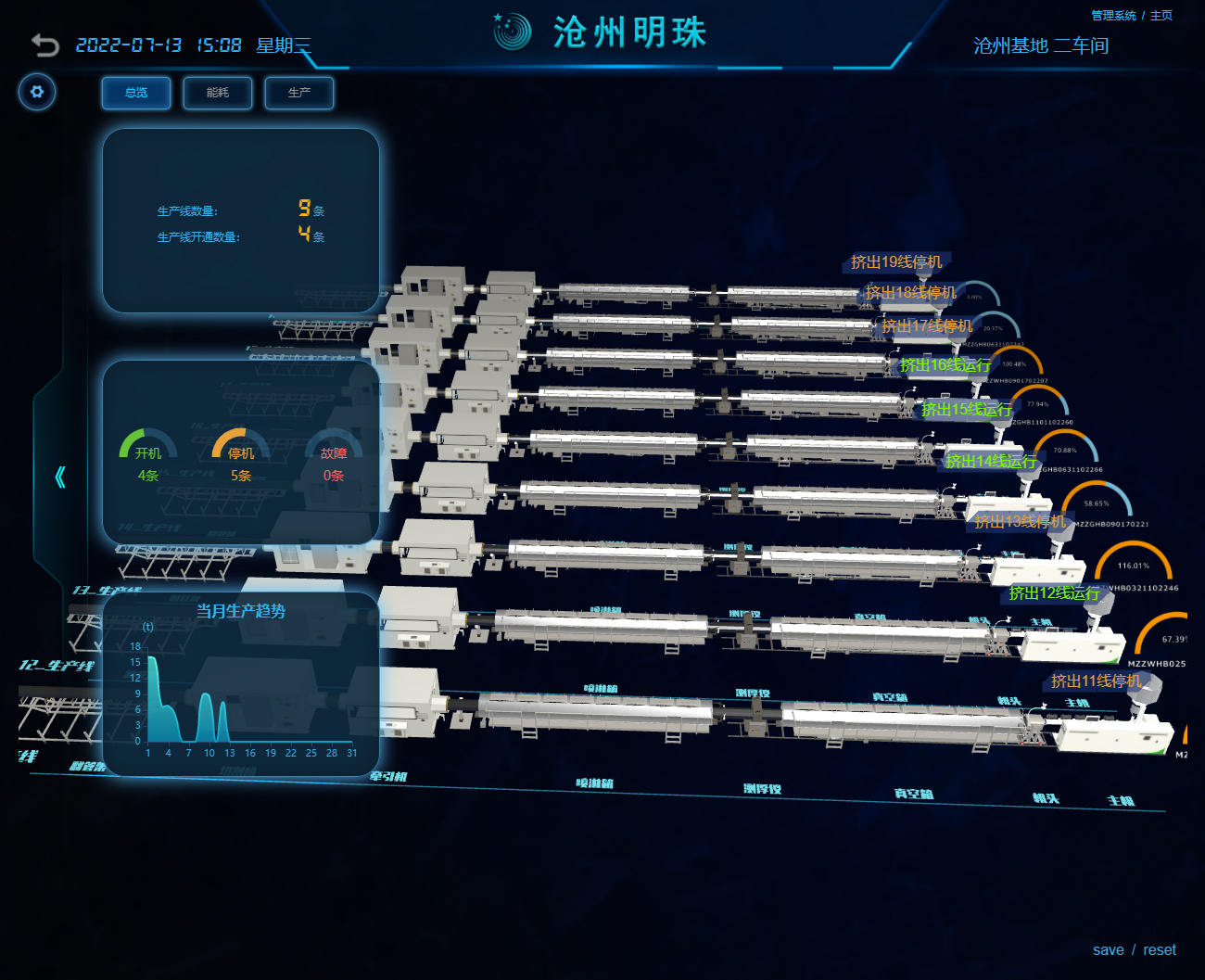
Task: Open the 生产 production tab
Action: (298, 93)
